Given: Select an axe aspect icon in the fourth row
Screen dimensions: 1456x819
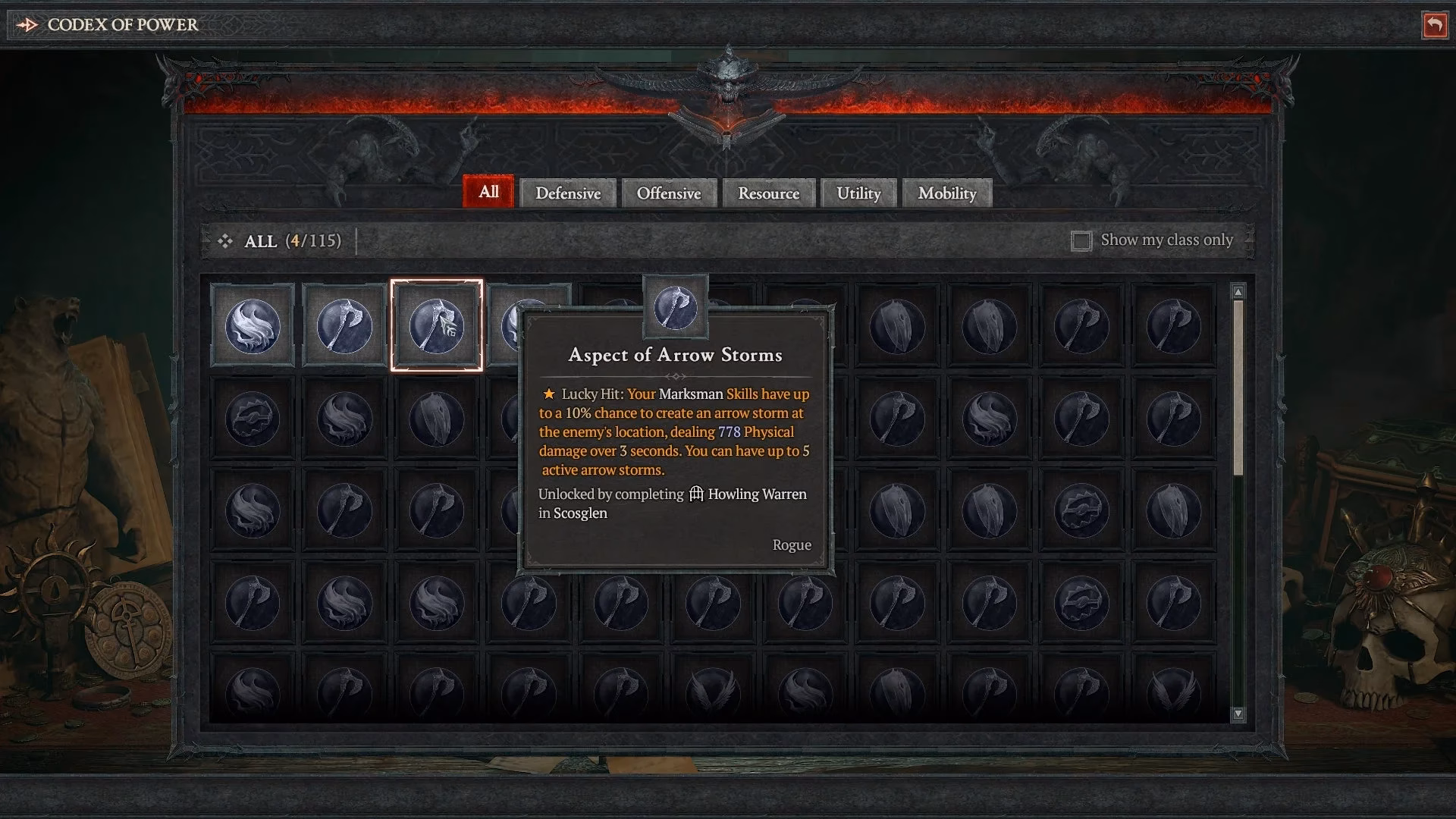Looking at the screenshot, I should pos(253,601).
